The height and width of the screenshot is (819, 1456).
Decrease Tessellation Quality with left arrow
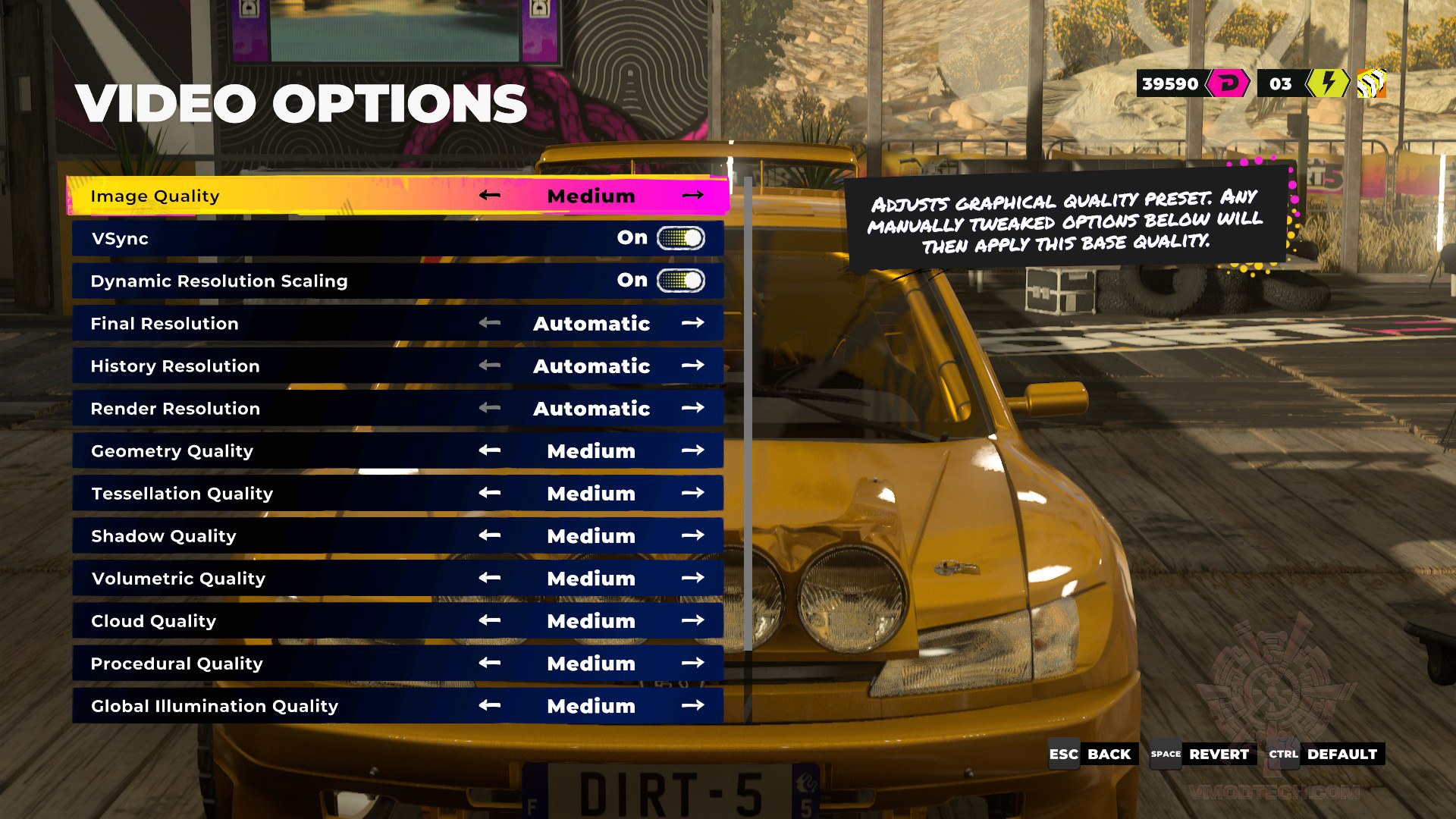[x=490, y=493]
